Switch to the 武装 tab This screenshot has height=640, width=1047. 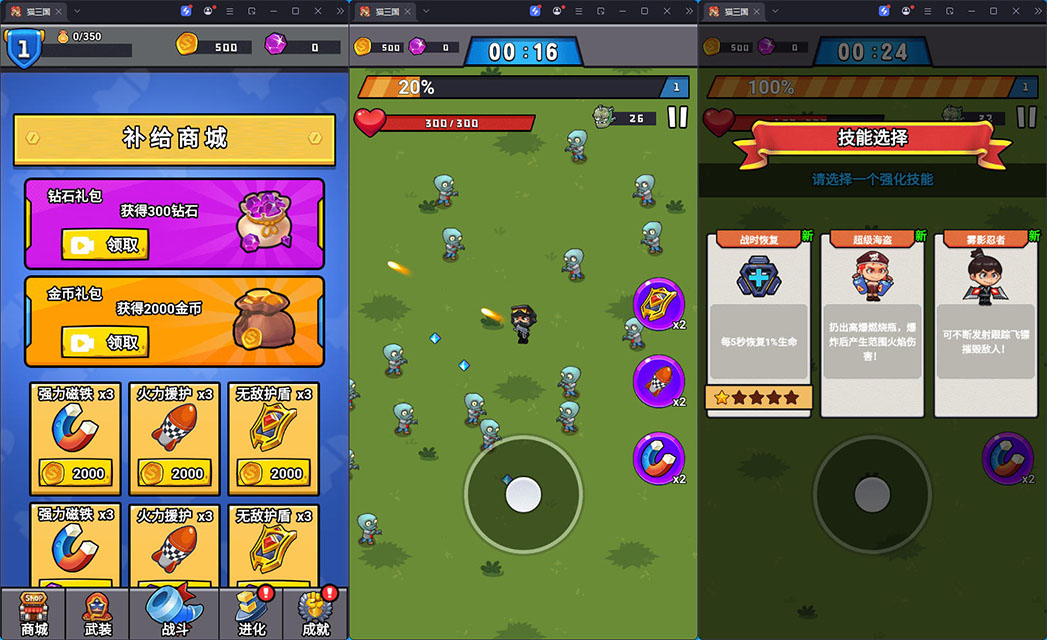click(97, 612)
